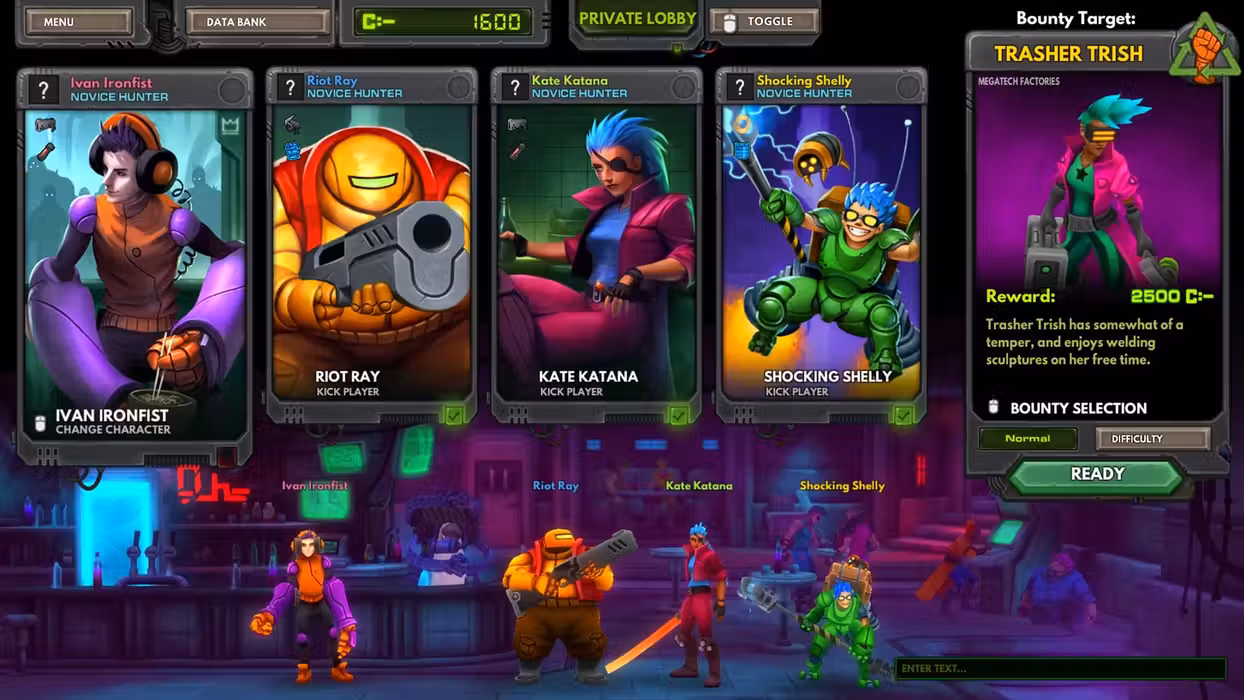Open Bounty Selection
Screen dimensions: 1244x700
click(x=1078, y=408)
